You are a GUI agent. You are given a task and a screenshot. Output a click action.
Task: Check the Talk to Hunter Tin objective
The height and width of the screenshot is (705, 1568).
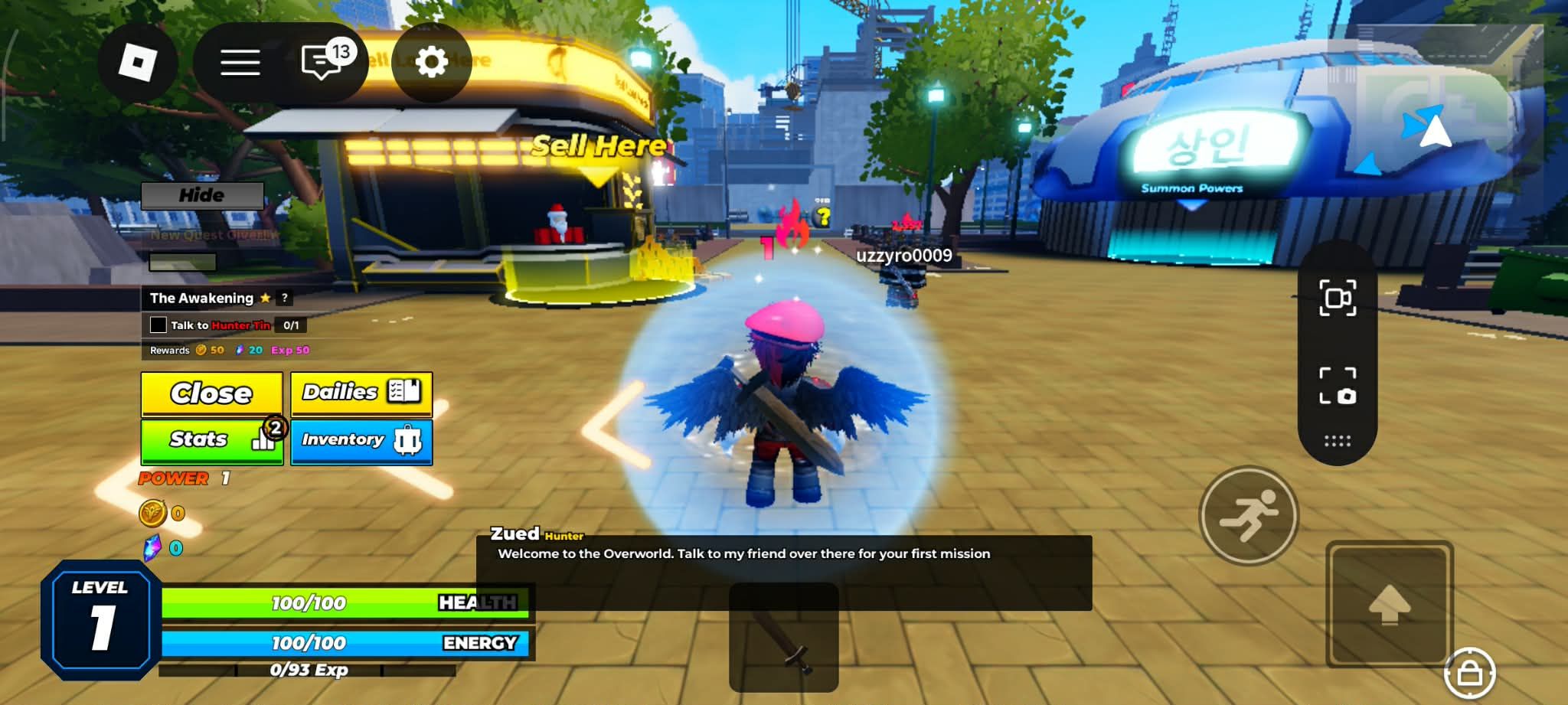click(158, 325)
